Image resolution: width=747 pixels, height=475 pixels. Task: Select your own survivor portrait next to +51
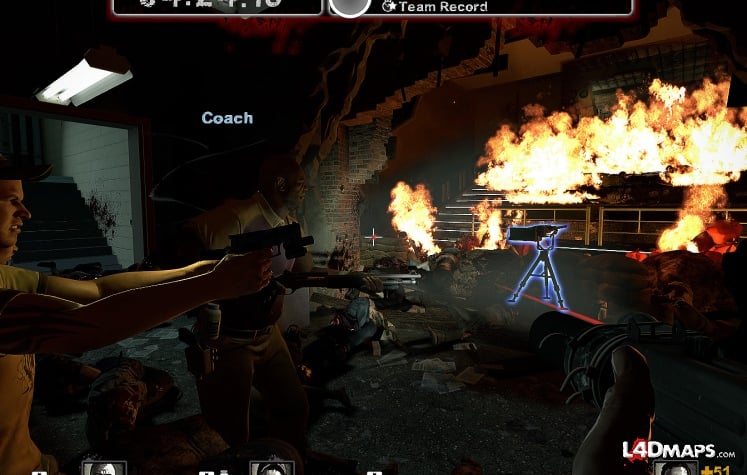tap(679, 468)
